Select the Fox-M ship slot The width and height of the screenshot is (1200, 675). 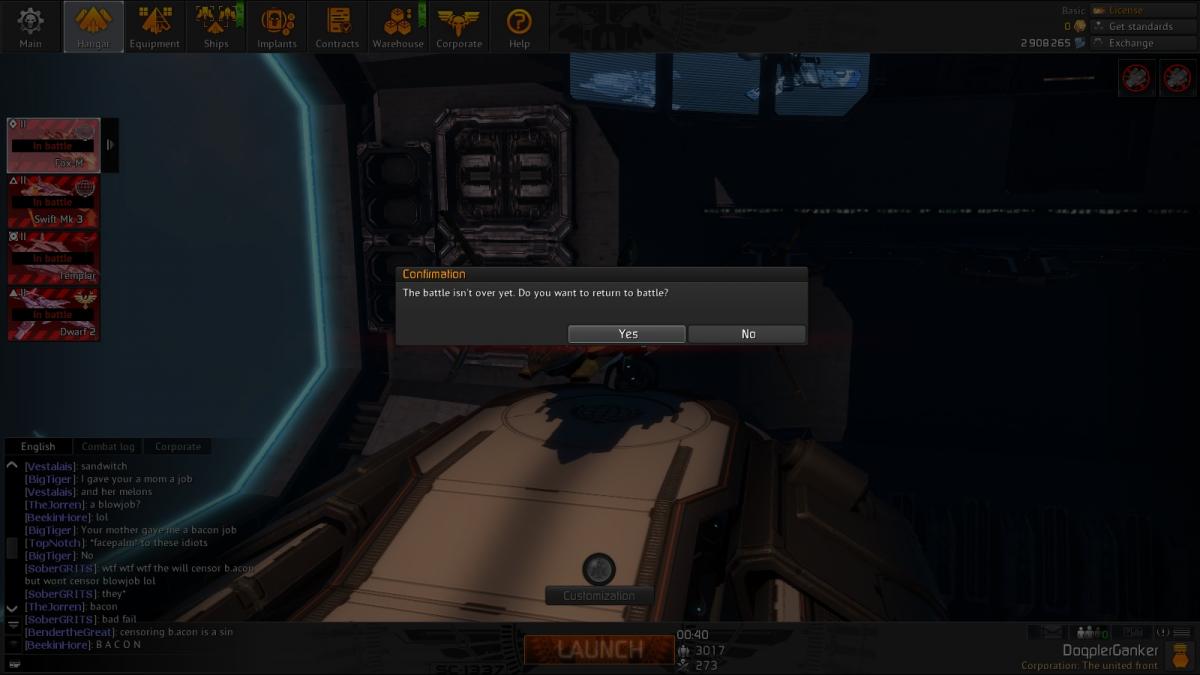(x=54, y=145)
